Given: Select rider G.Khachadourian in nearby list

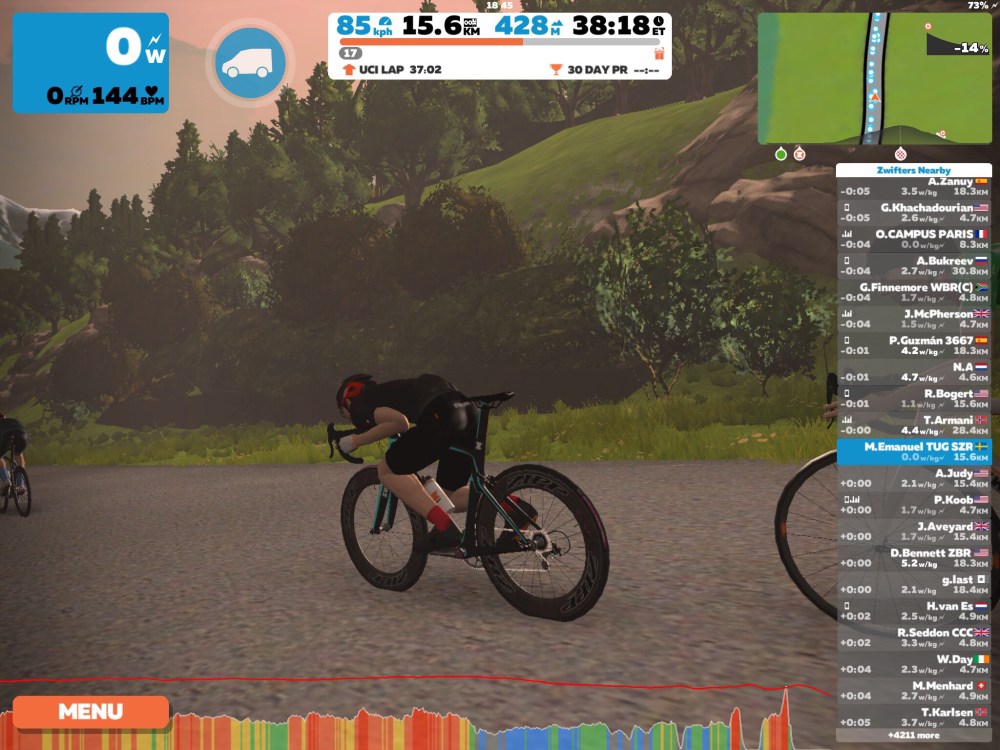Looking at the screenshot, I should (914, 212).
